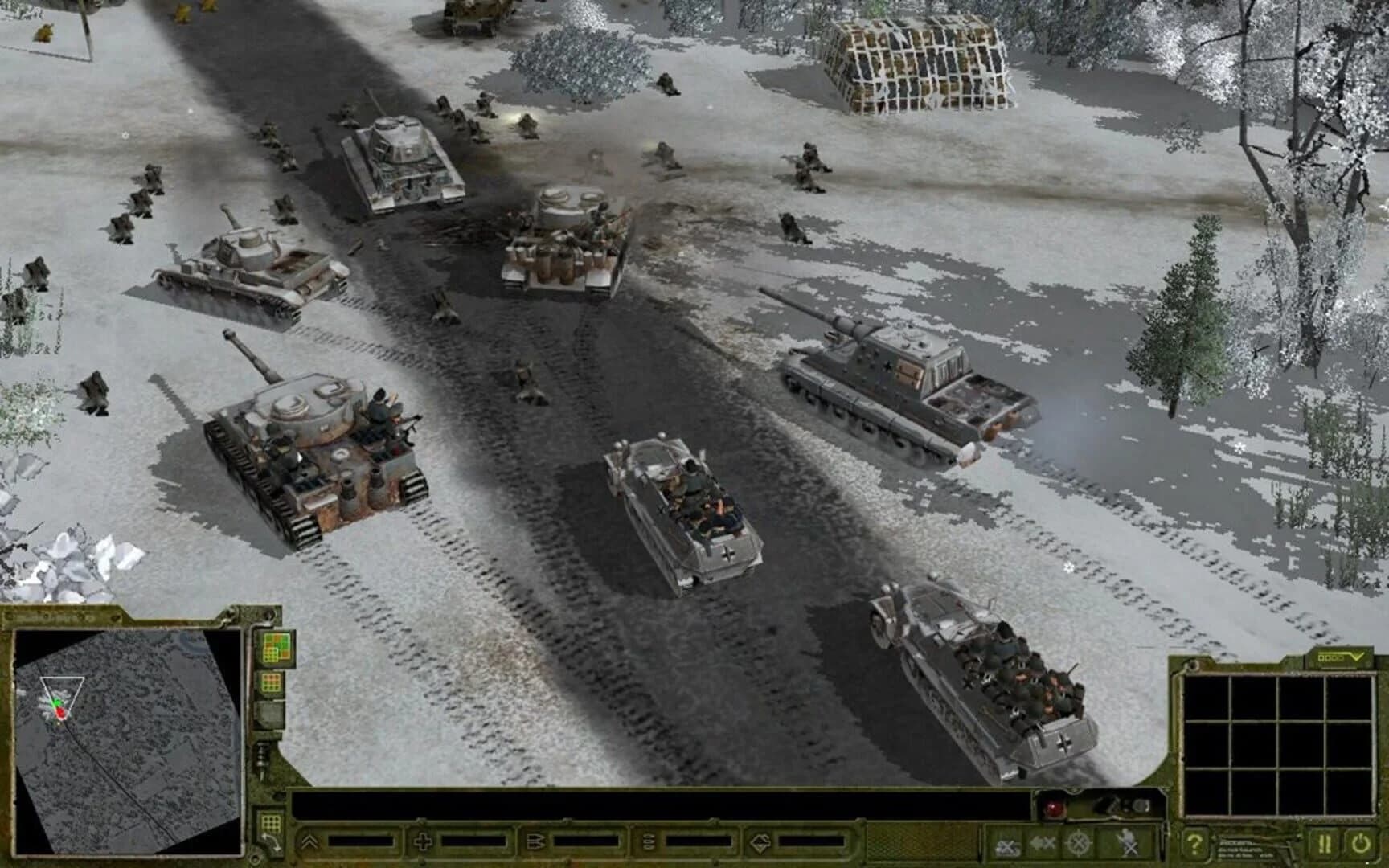Pause the game with the II button
Screen dimensions: 1389x868
[x=1324, y=841]
